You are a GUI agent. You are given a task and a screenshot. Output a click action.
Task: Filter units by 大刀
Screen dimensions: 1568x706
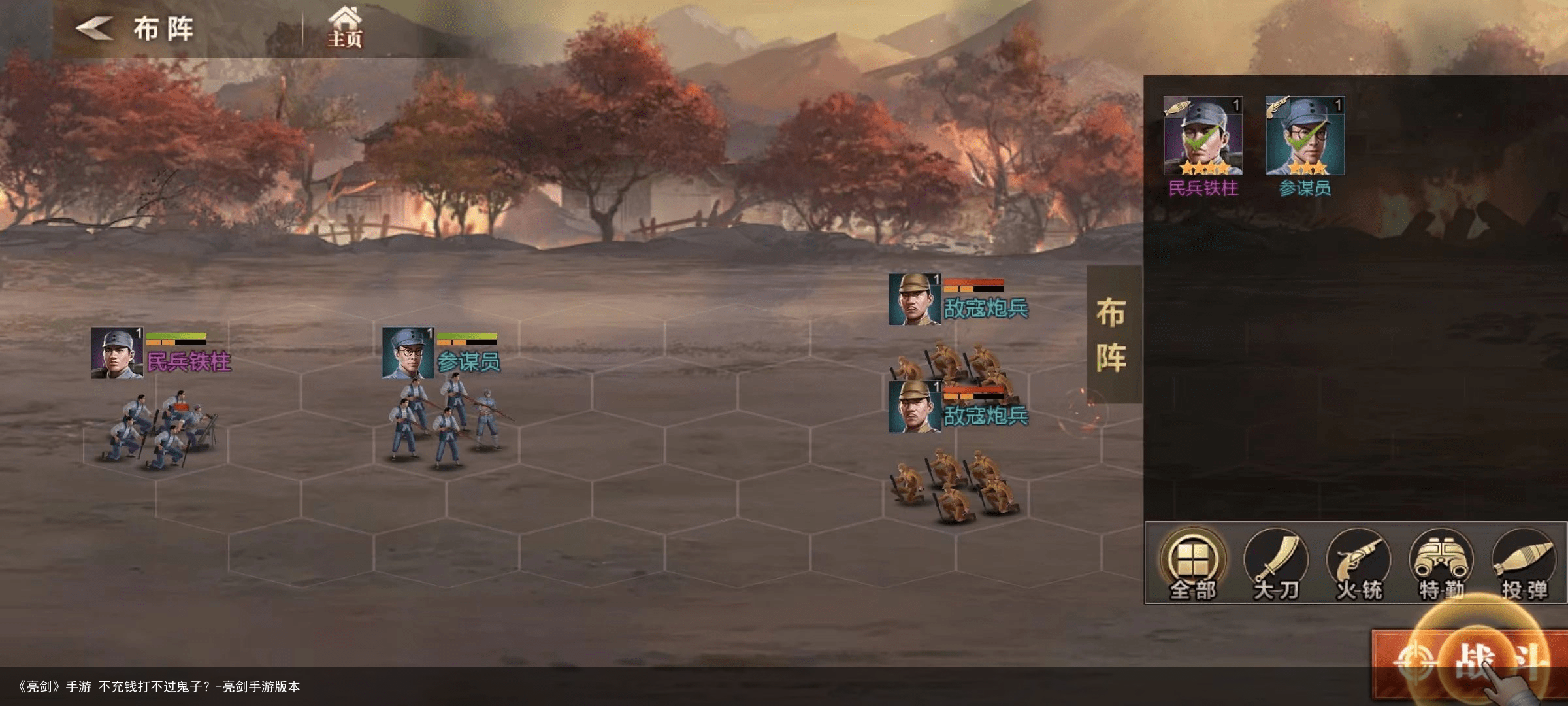(1275, 563)
